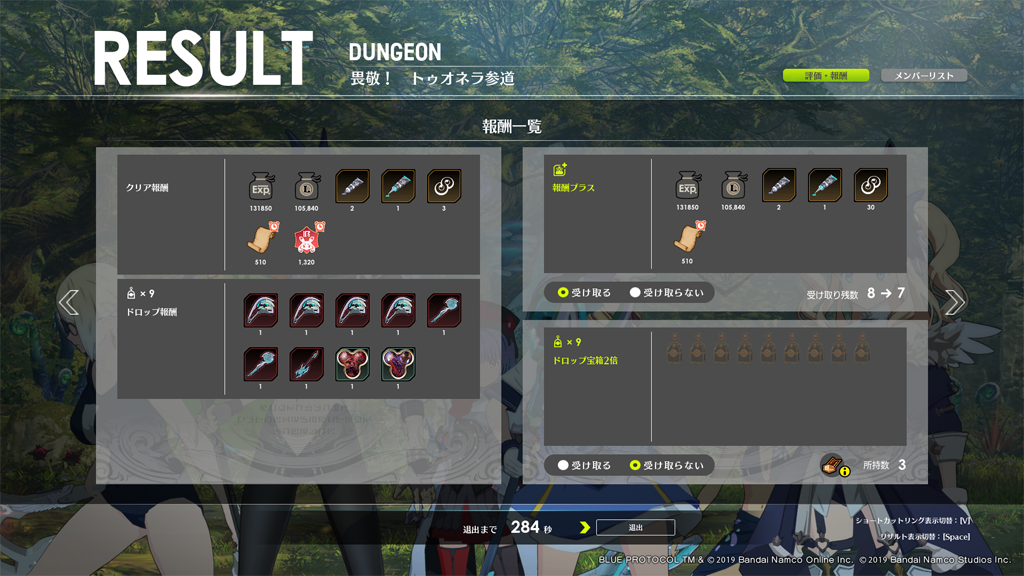The width and height of the screenshot is (1024, 576).
Task: Select the Exp bag in クリア報酬
Action: 261,186
